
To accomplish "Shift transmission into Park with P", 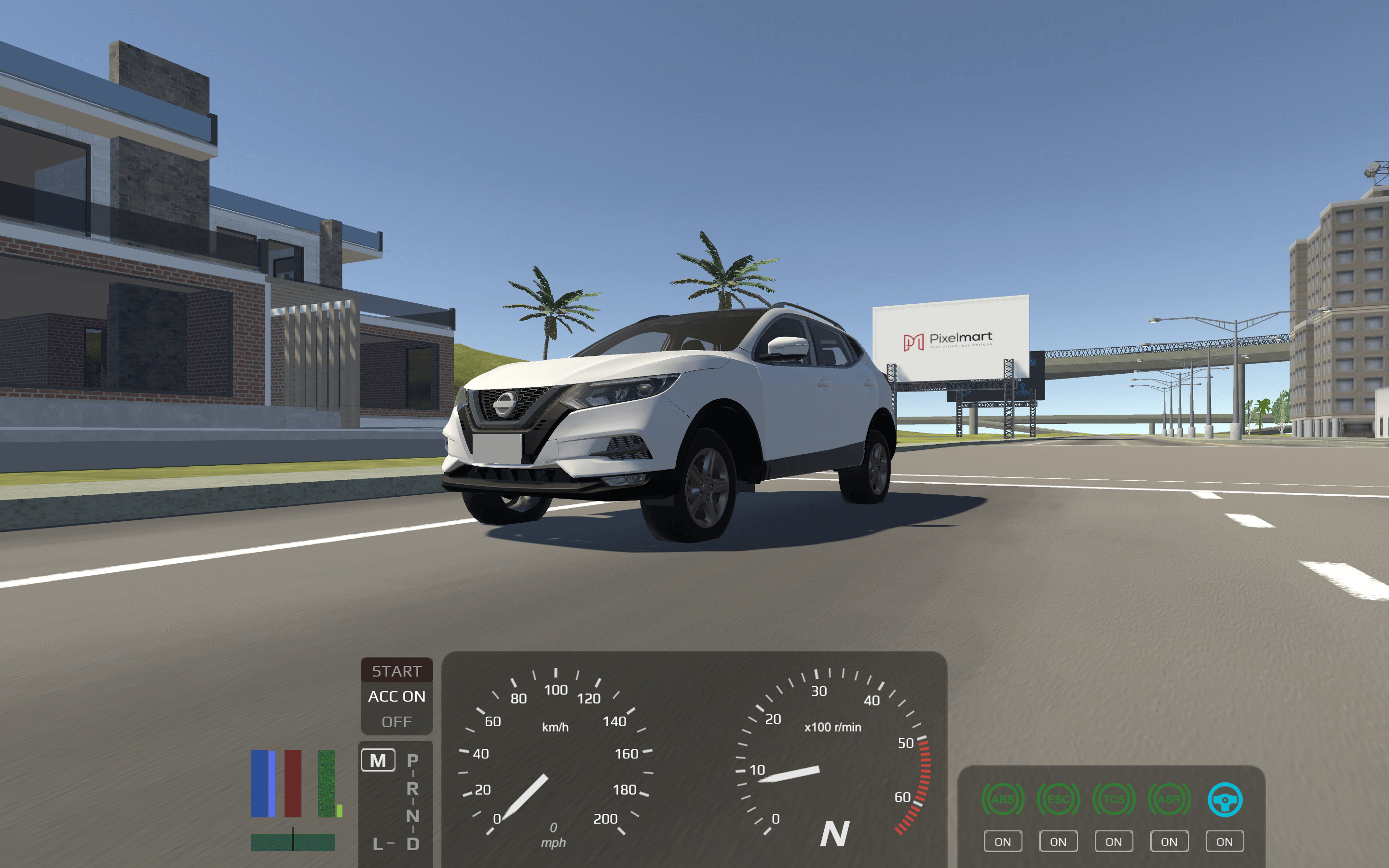I will tap(412, 759).
